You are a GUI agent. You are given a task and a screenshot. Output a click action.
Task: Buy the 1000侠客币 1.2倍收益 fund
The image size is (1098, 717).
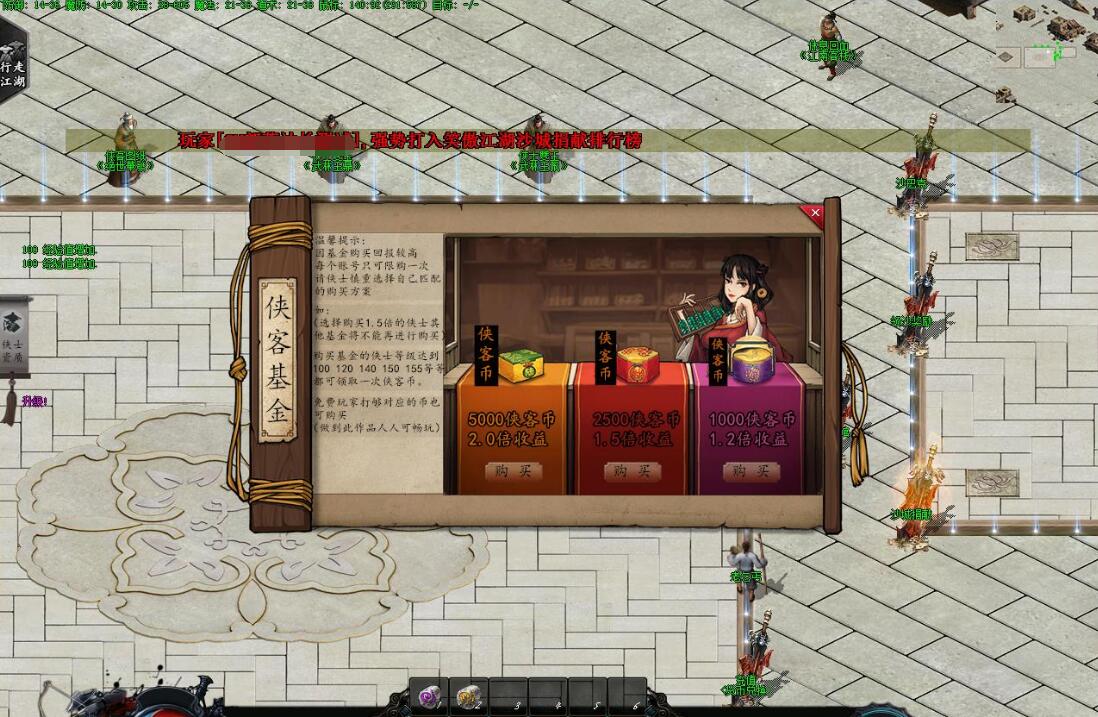(x=752, y=471)
